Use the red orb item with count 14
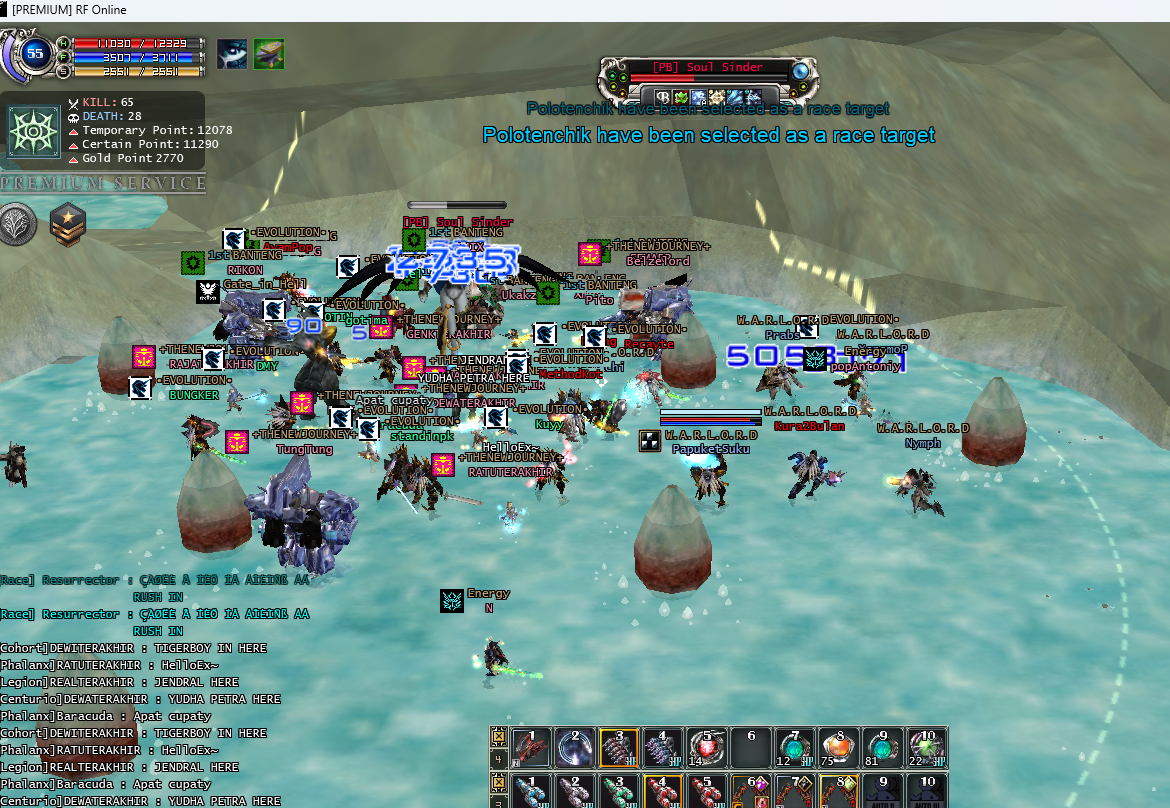Screen dimensions: 1170x808 [707, 747]
